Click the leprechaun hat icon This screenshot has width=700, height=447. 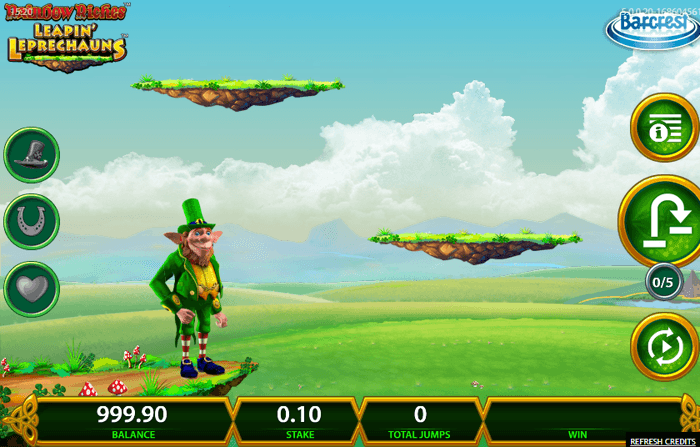[x=31, y=155]
